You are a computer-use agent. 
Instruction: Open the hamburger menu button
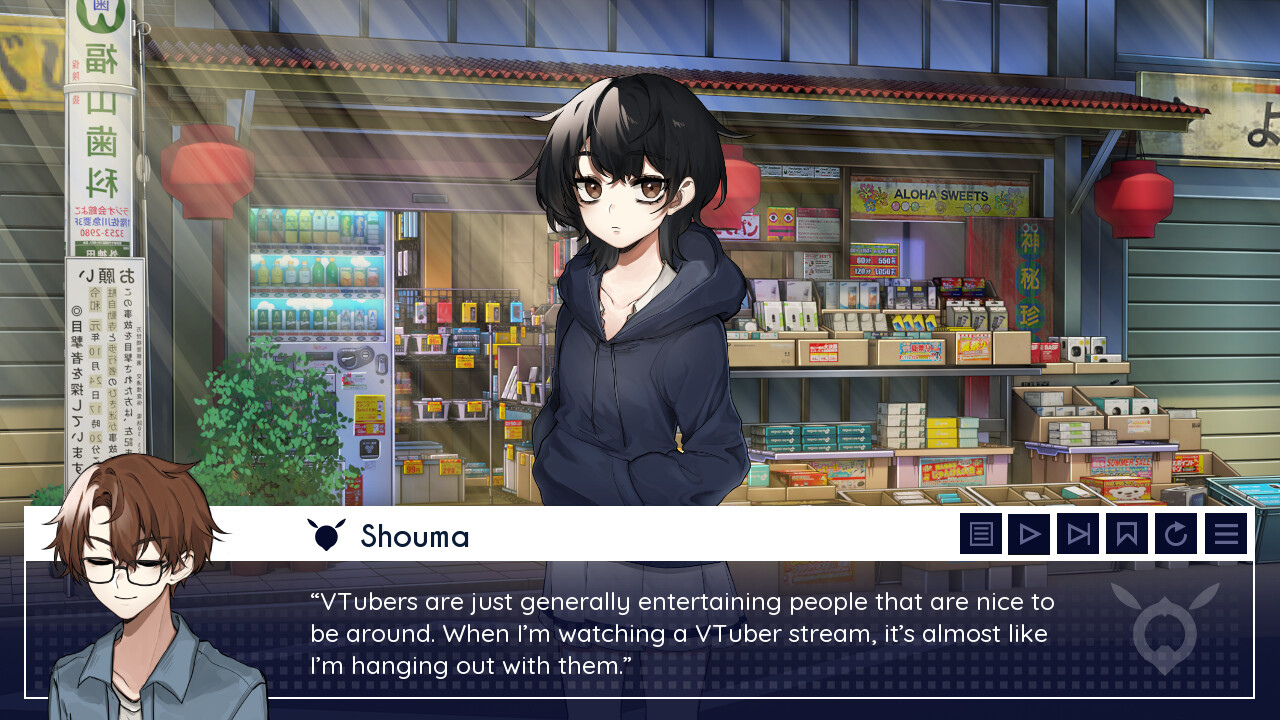pyautogui.click(x=1226, y=534)
